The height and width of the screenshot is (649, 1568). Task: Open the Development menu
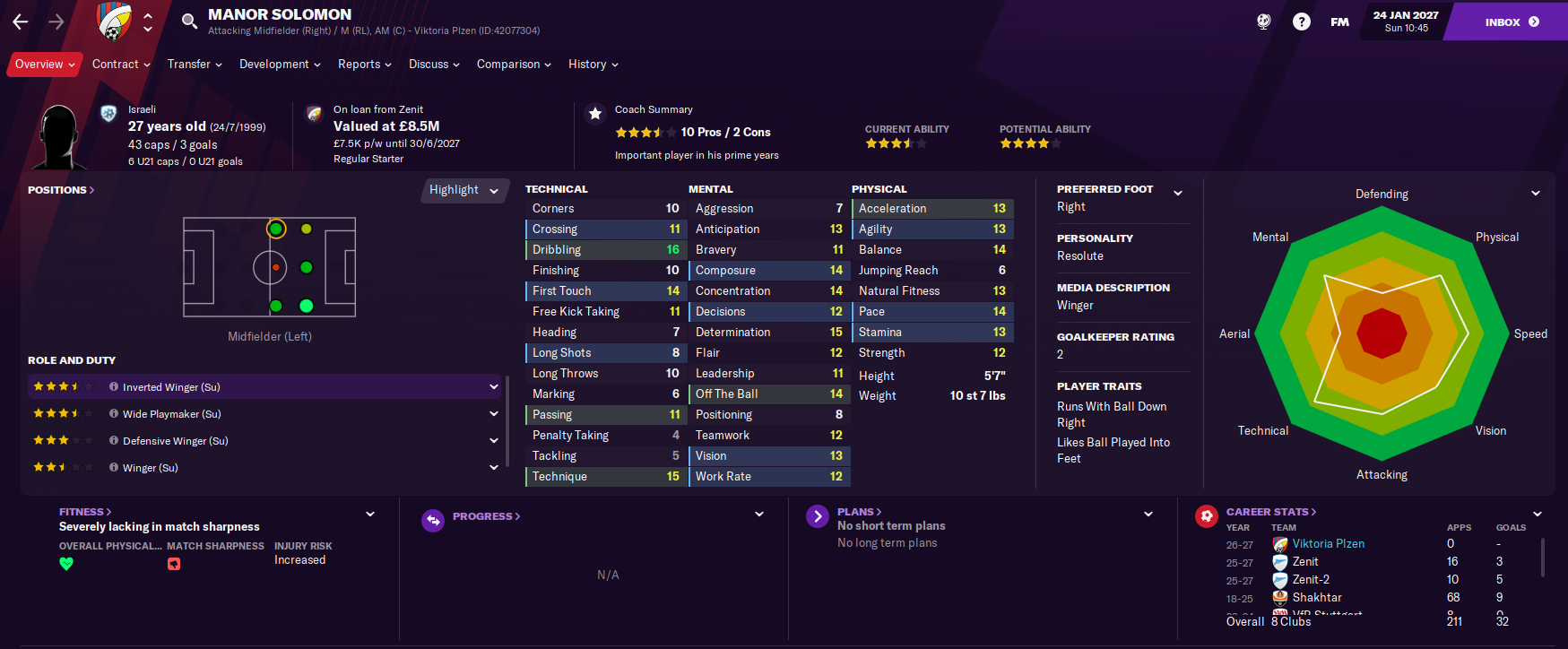[x=280, y=65]
